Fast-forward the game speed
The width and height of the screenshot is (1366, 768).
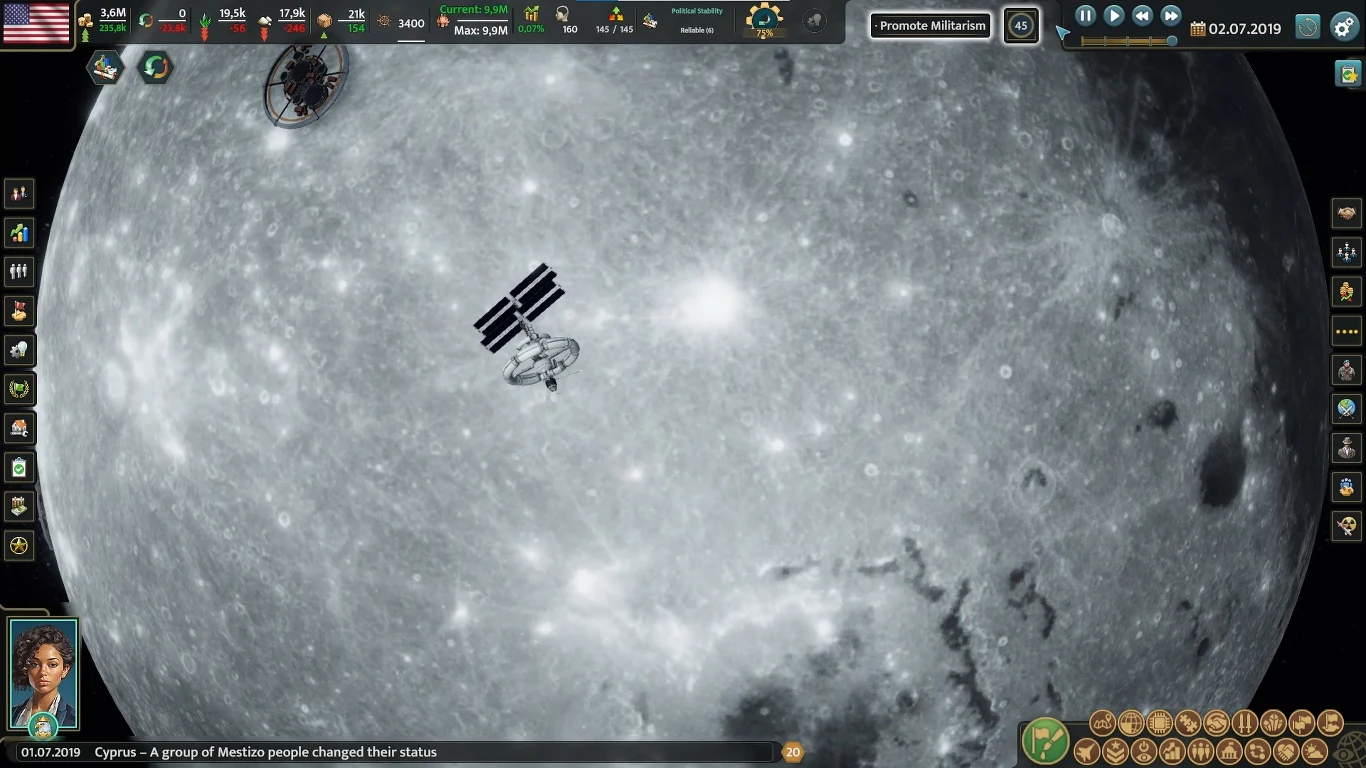pos(1171,15)
